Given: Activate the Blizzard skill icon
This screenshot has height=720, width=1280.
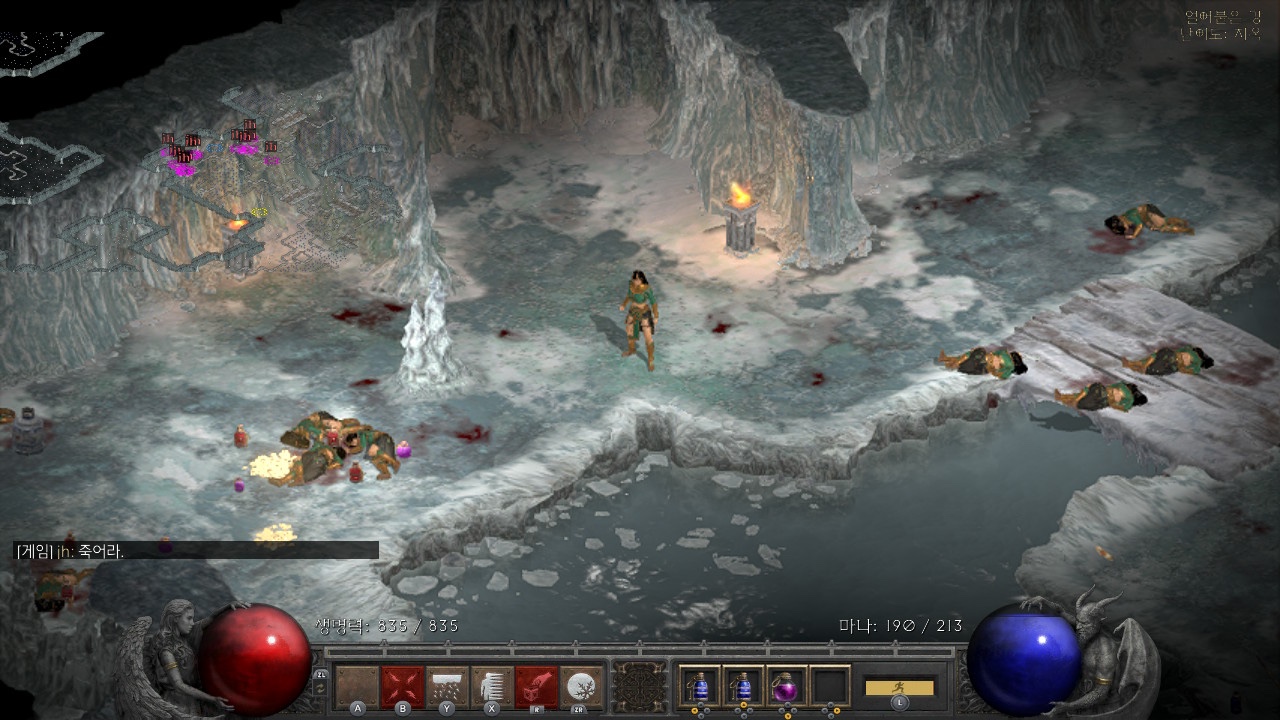Looking at the screenshot, I should click(448, 687).
